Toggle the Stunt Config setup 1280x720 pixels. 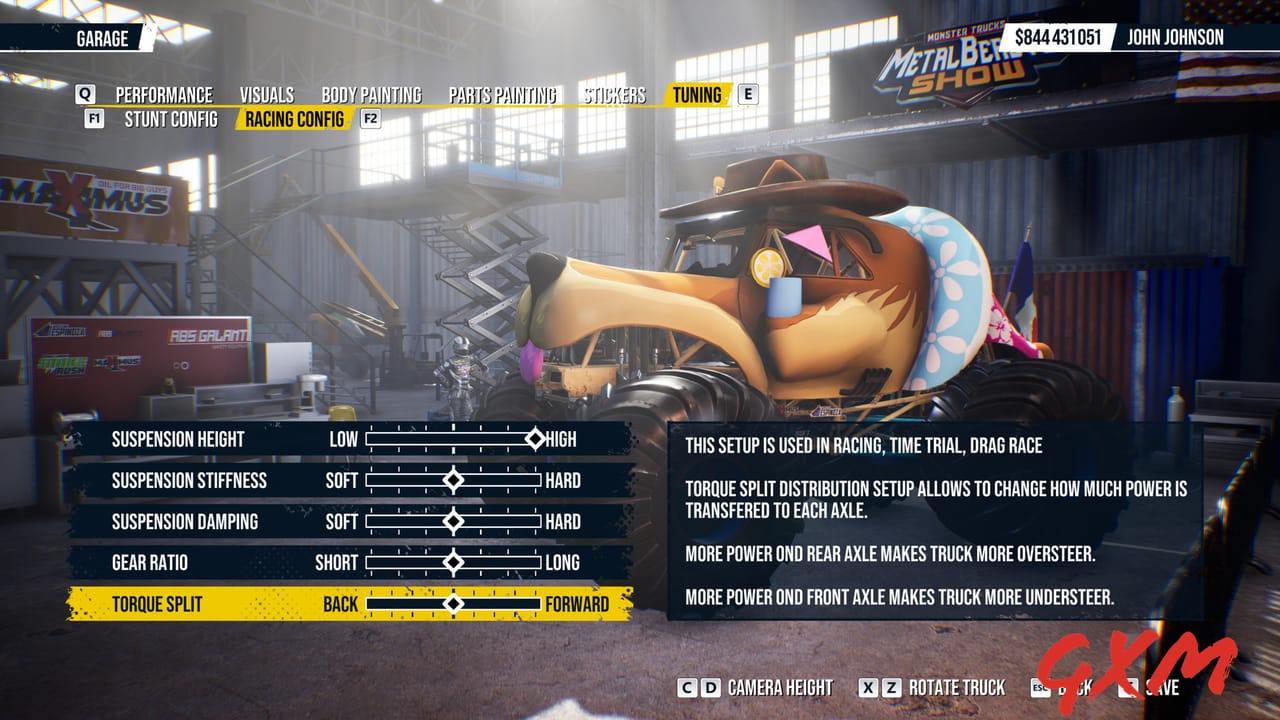pos(172,117)
